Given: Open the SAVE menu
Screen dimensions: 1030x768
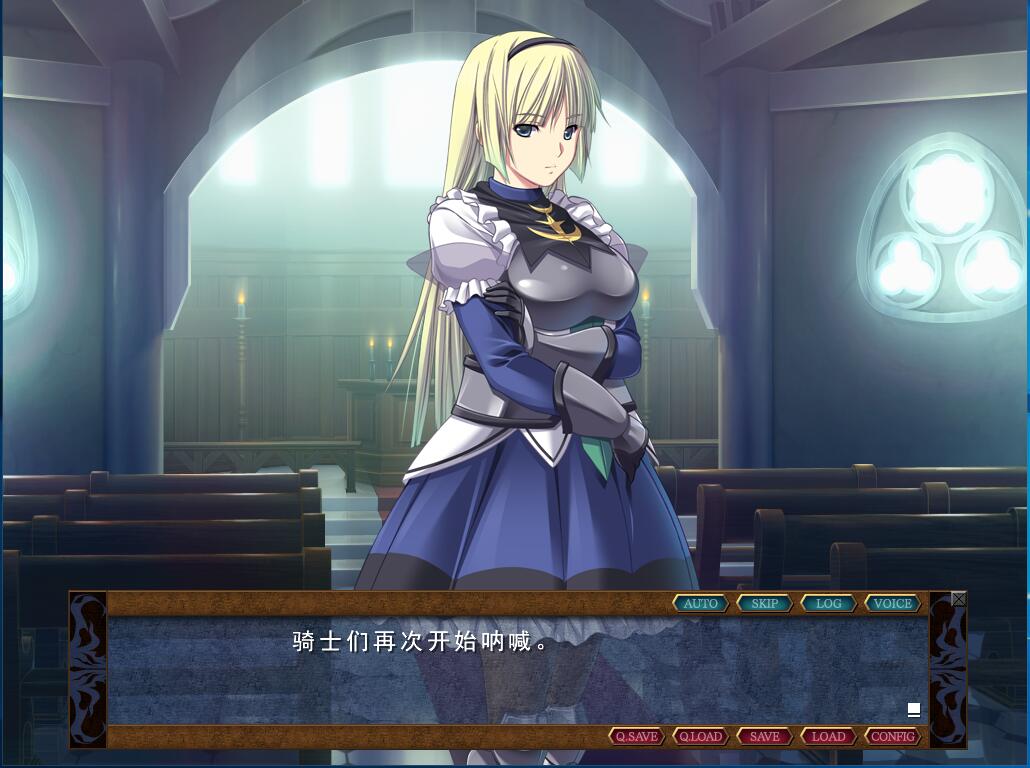Looking at the screenshot, I should 764,736.
